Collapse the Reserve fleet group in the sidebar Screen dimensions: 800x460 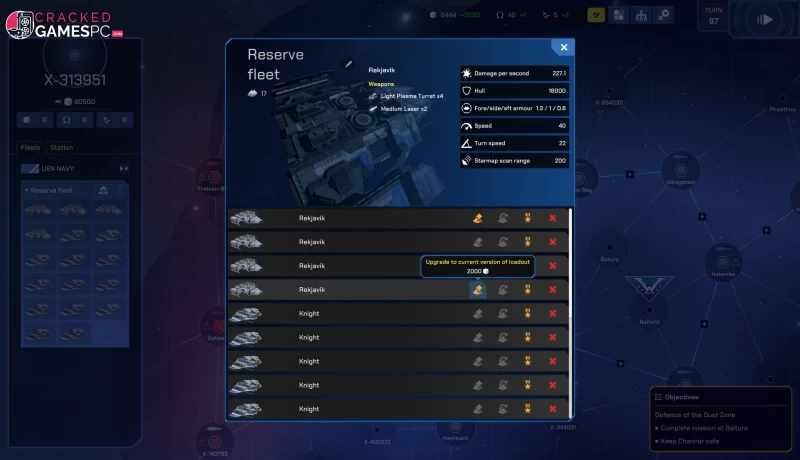tap(27, 190)
